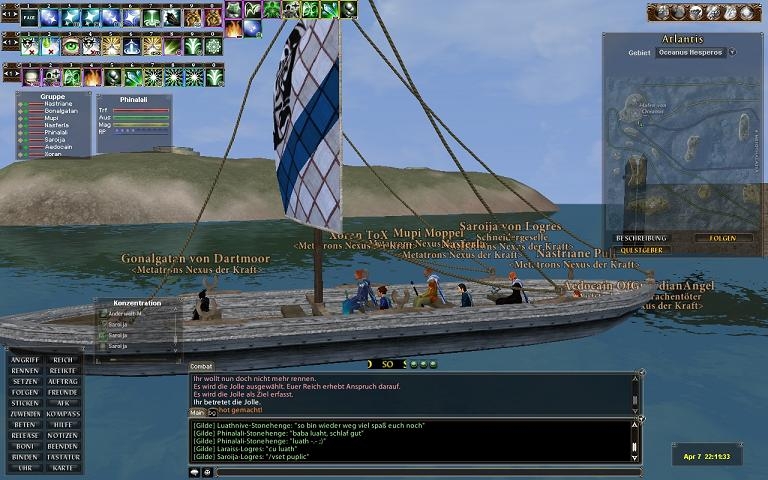Open the HILFE help window
The height and width of the screenshot is (480, 768).
62,425
